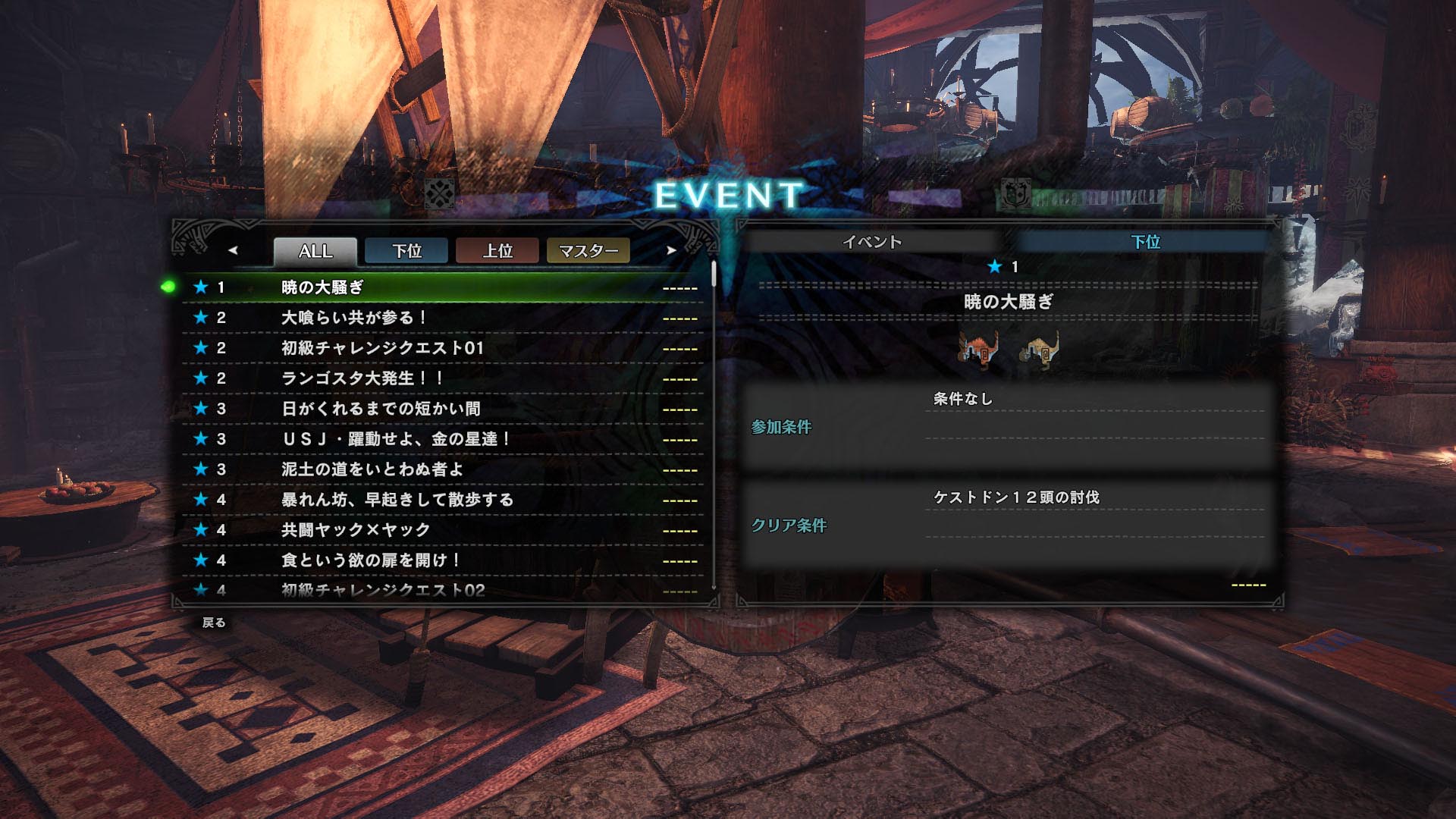Toggle the 上位 quest filter
Viewport: 1456px width, 819px height.
coord(499,252)
